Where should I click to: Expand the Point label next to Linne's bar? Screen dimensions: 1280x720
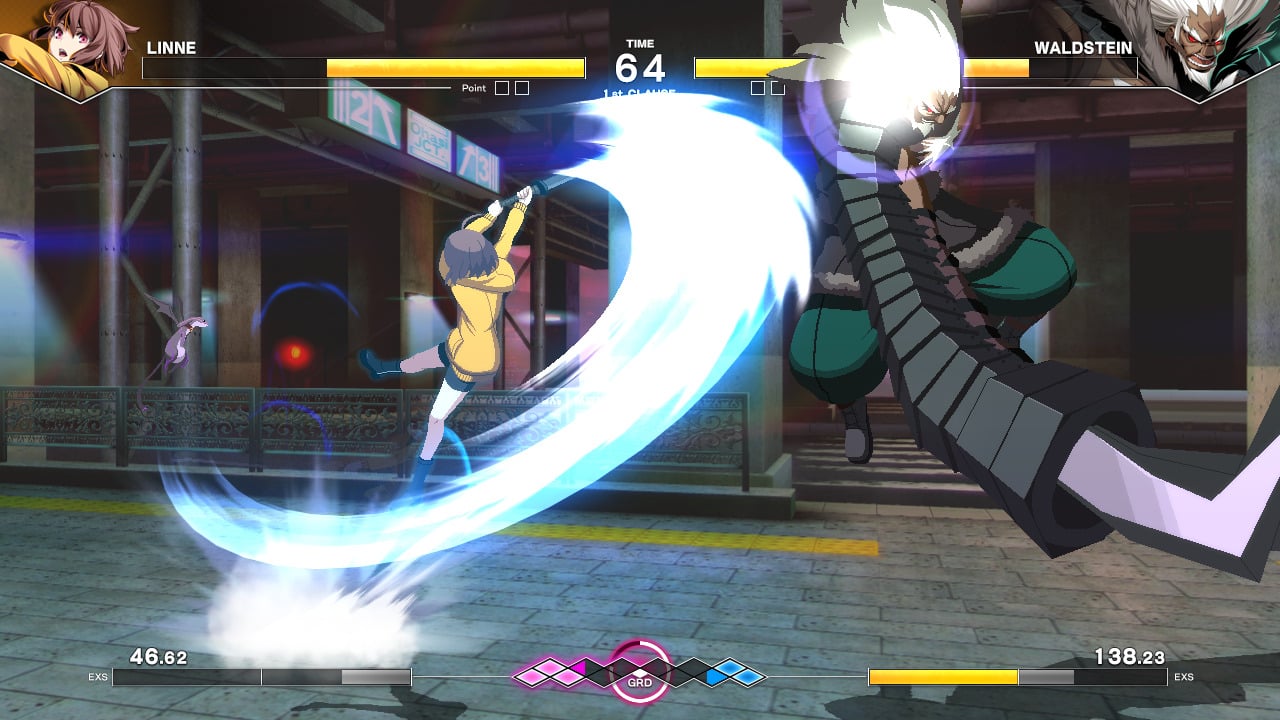473,87
